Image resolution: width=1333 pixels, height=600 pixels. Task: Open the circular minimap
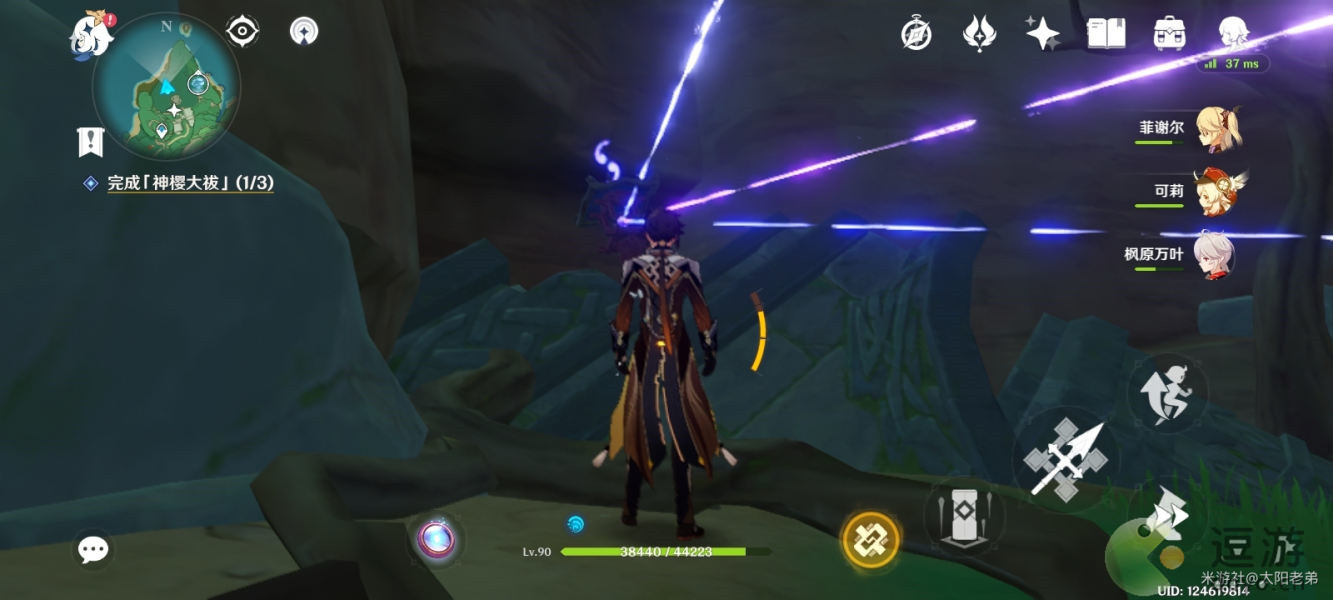coord(166,86)
